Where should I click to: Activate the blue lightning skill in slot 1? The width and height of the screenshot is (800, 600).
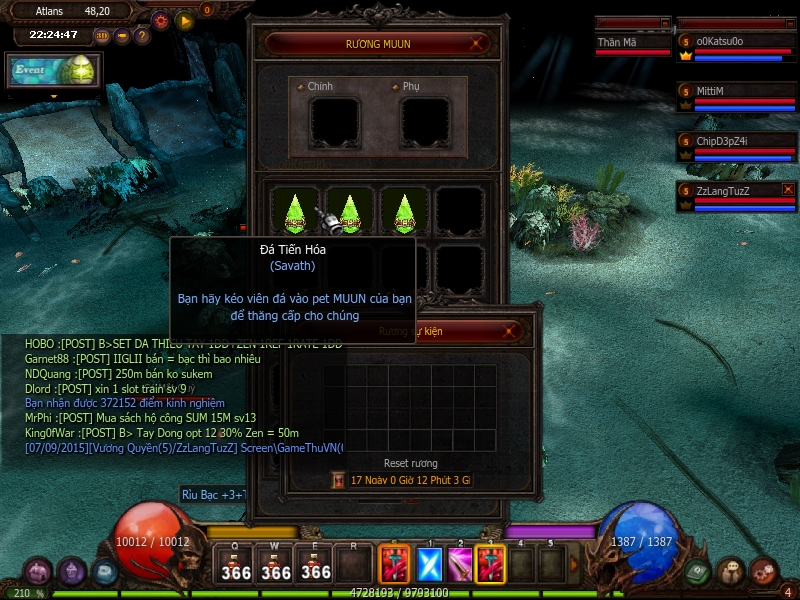[x=428, y=565]
